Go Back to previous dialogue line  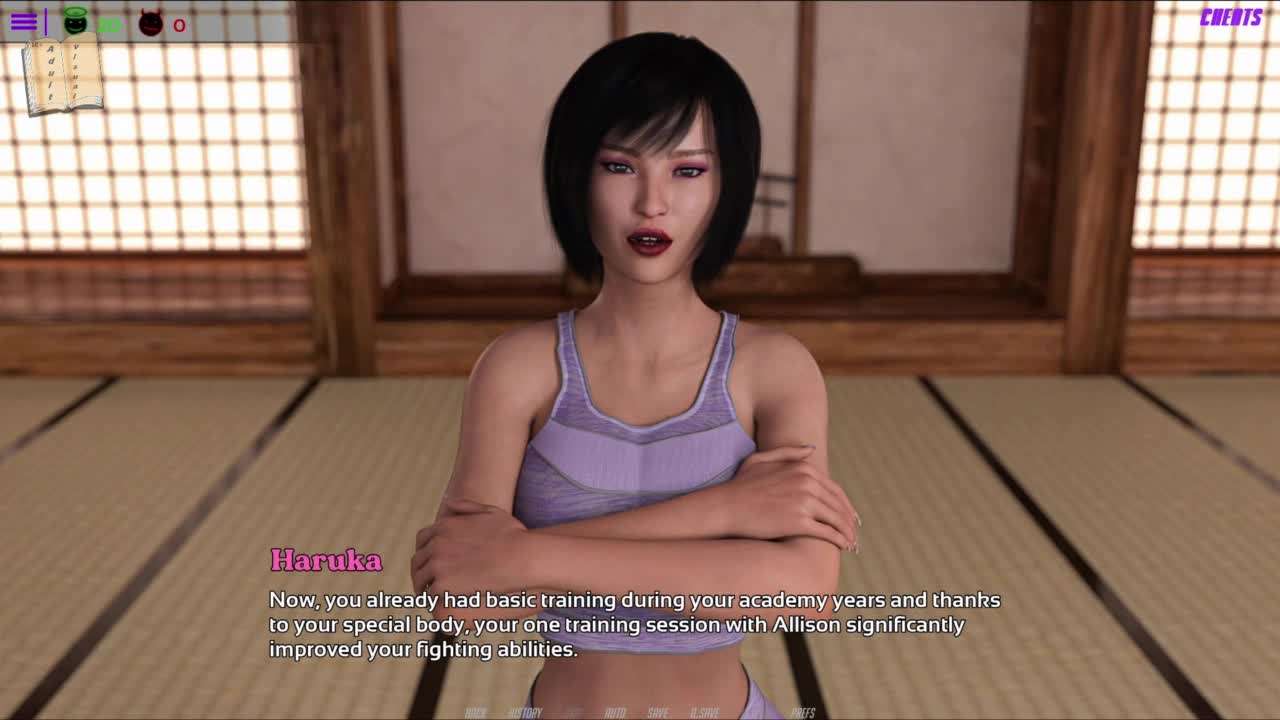click(475, 712)
